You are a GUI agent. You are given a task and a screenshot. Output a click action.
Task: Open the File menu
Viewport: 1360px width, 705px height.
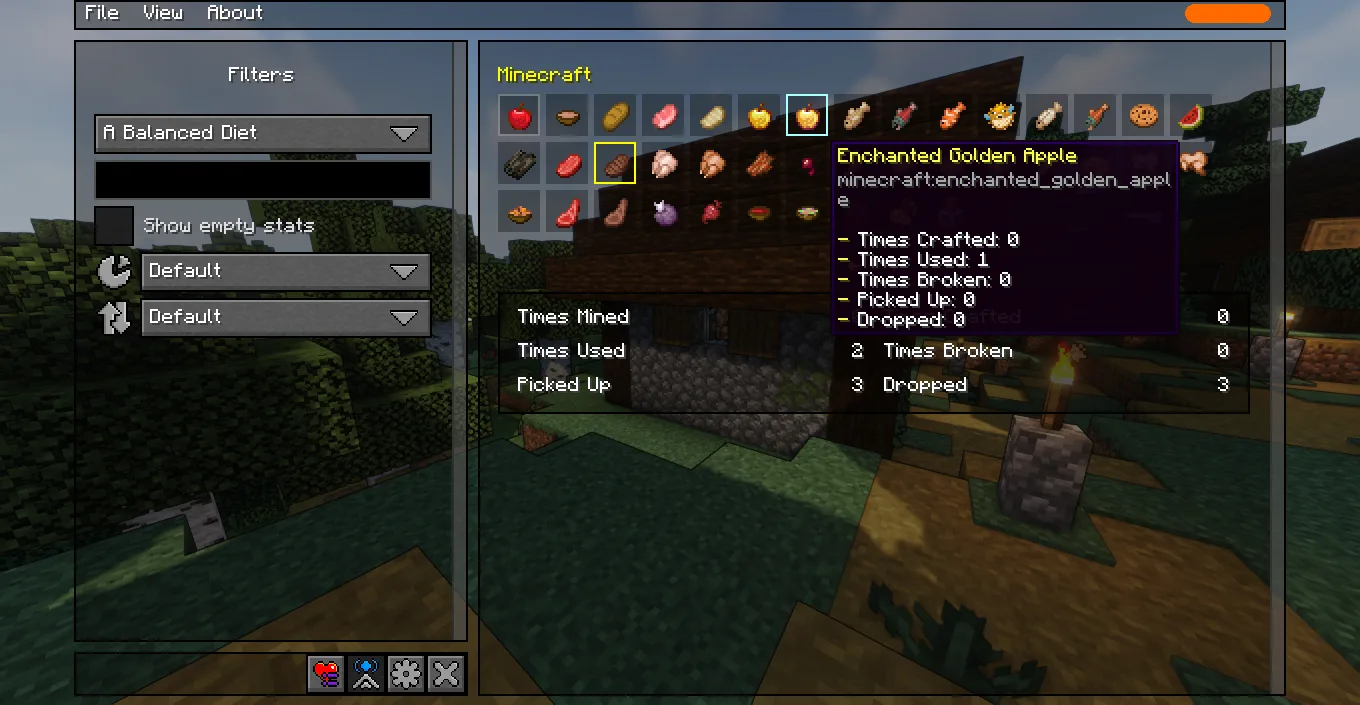coord(101,13)
